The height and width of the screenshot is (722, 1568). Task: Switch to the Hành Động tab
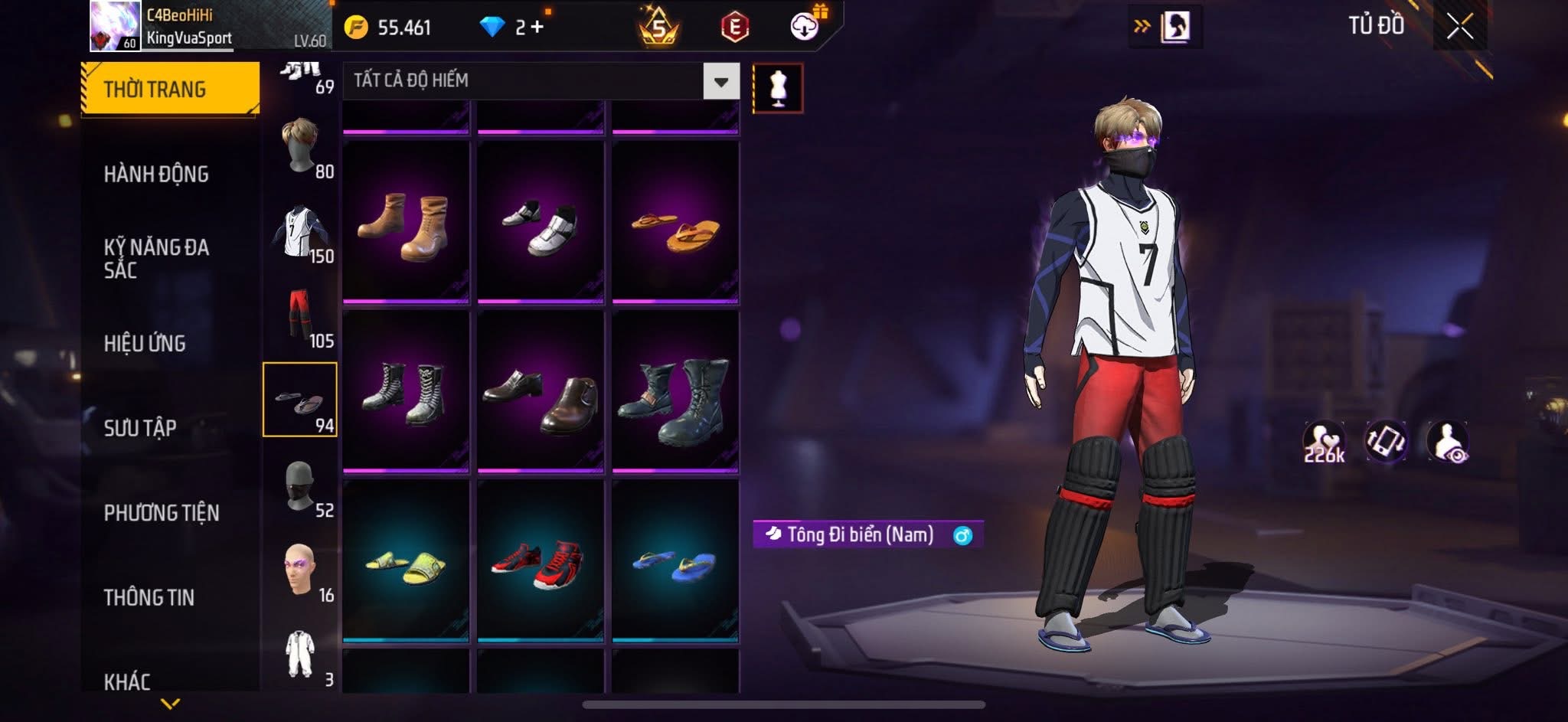[156, 175]
